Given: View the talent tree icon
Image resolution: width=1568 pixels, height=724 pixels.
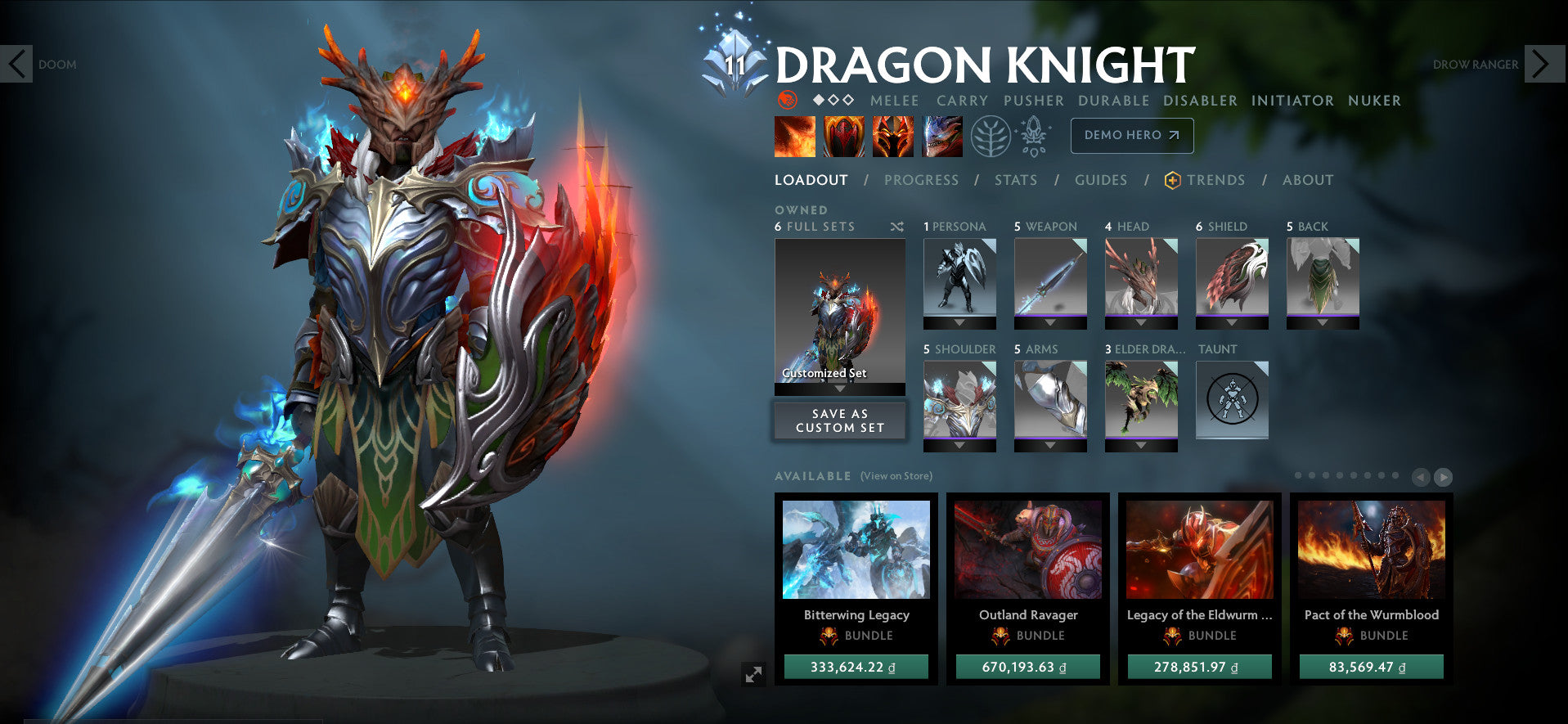Looking at the screenshot, I should [990, 136].
